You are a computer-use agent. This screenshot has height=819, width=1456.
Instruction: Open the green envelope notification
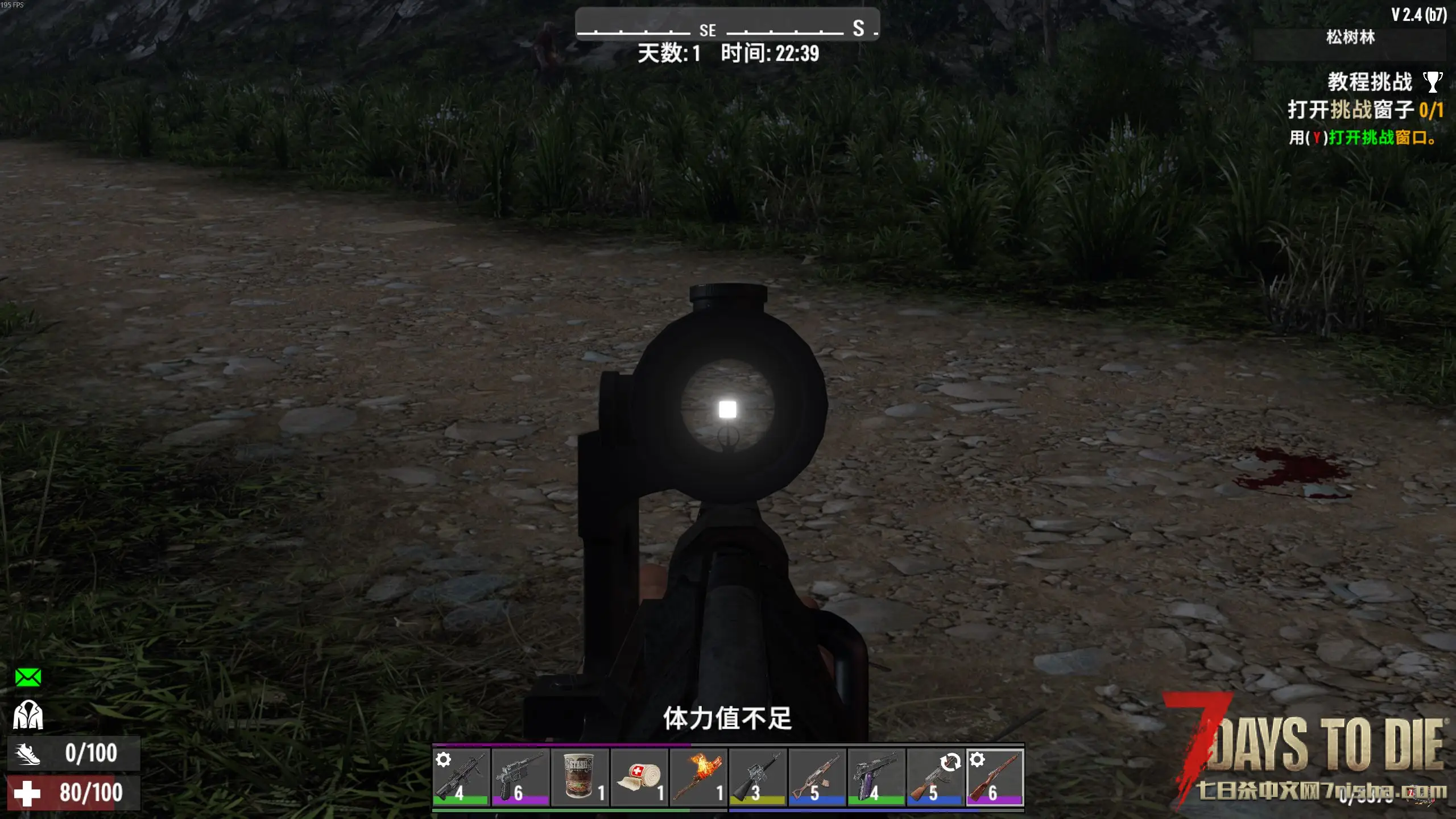coord(28,677)
